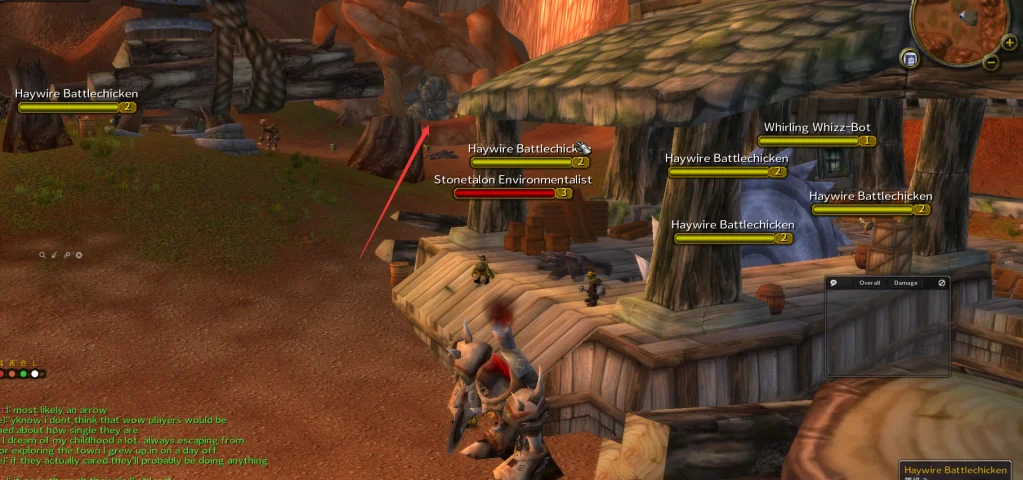Open the round blue-icon button beside the minimap

(x=910, y=59)
